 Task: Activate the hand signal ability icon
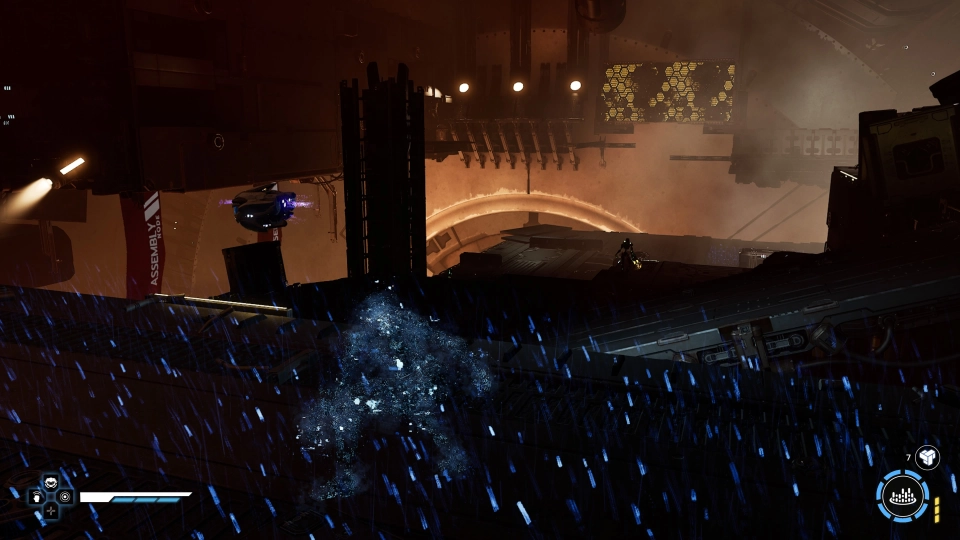coord(35,495)
